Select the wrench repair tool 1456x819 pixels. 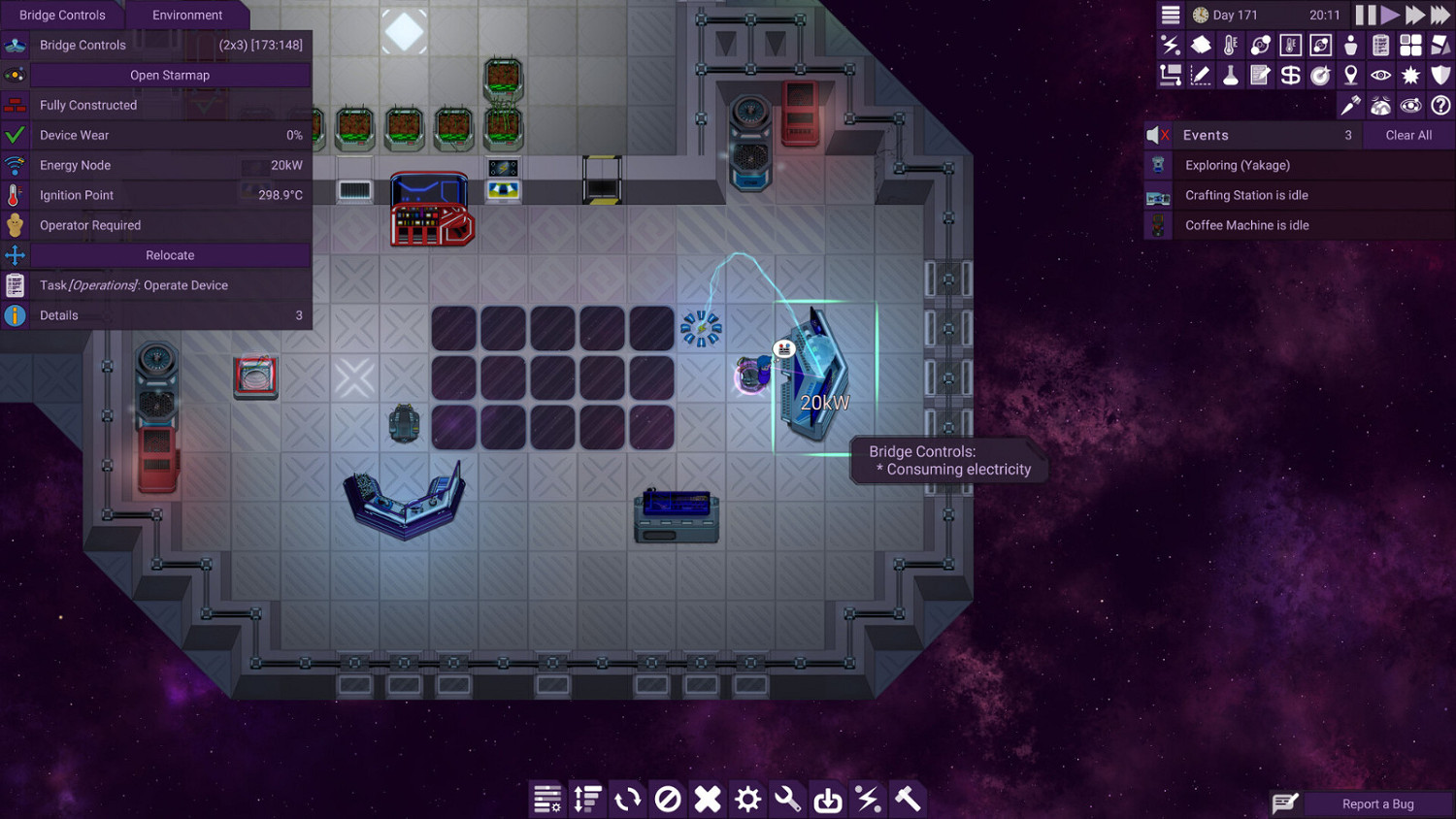point(786,799)
